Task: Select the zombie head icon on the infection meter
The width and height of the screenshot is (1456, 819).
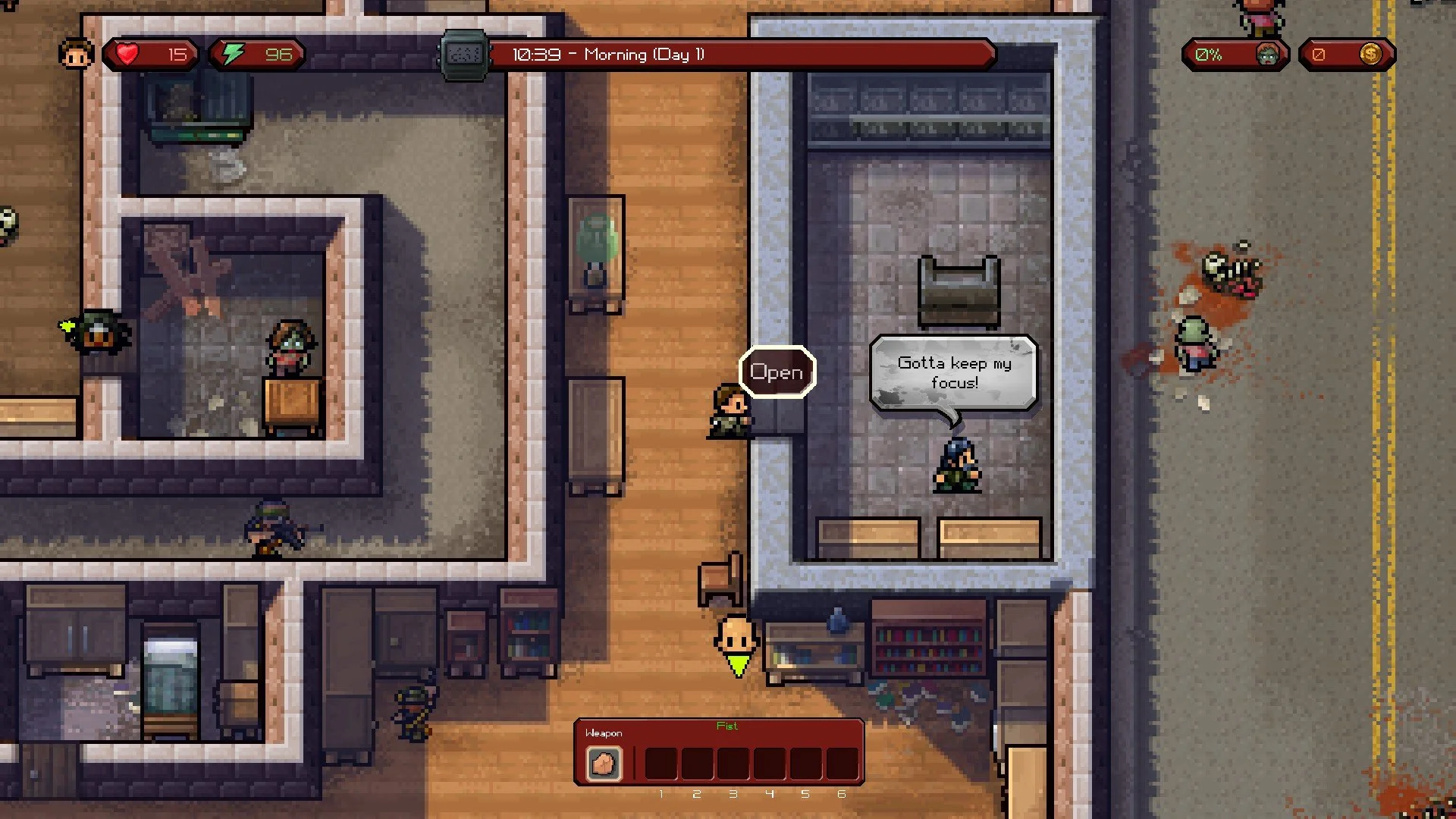Action: pyautogui.click(x=1268, y=54)
